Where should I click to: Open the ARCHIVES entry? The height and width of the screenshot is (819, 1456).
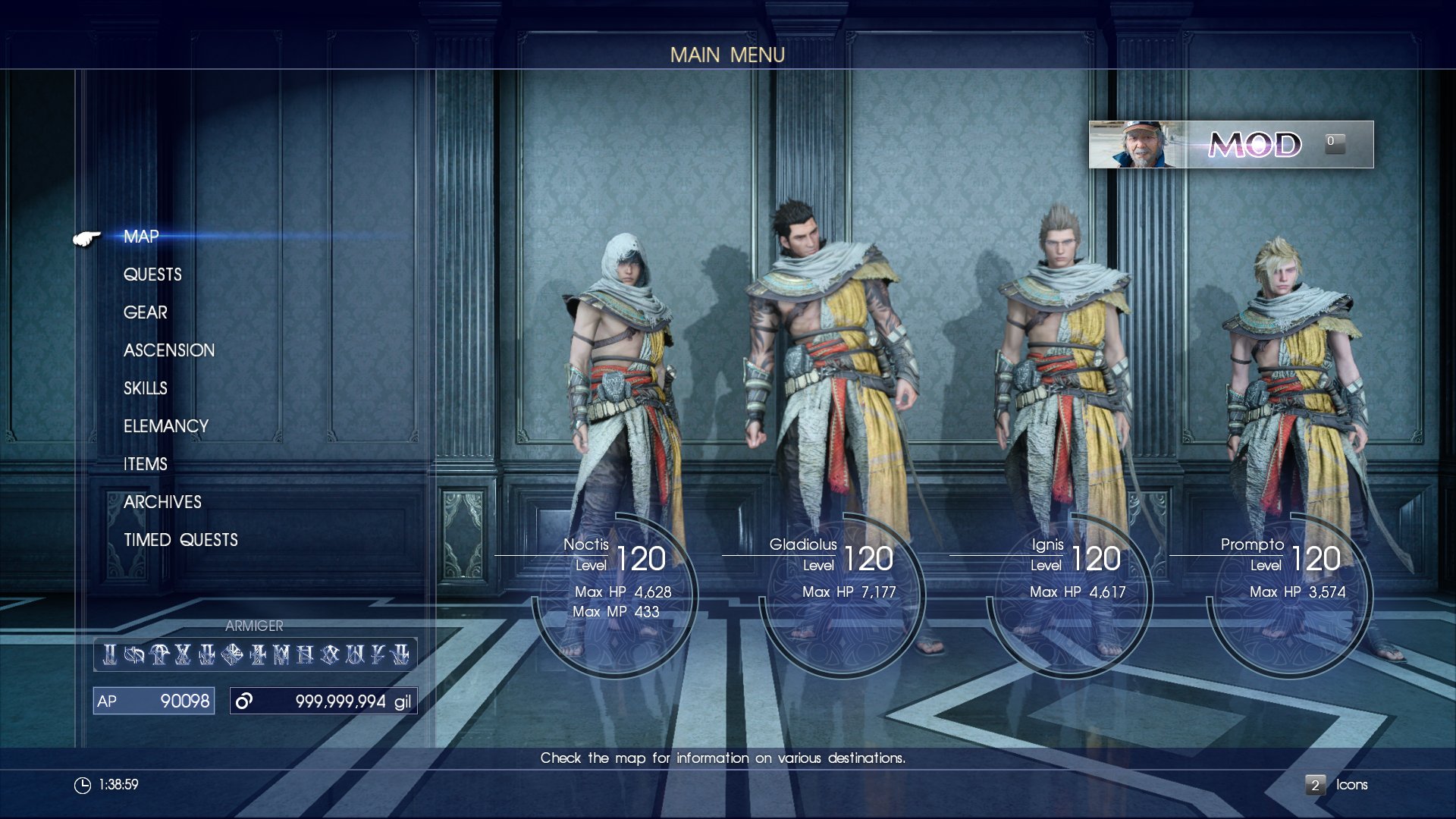[x=162, y=502]
